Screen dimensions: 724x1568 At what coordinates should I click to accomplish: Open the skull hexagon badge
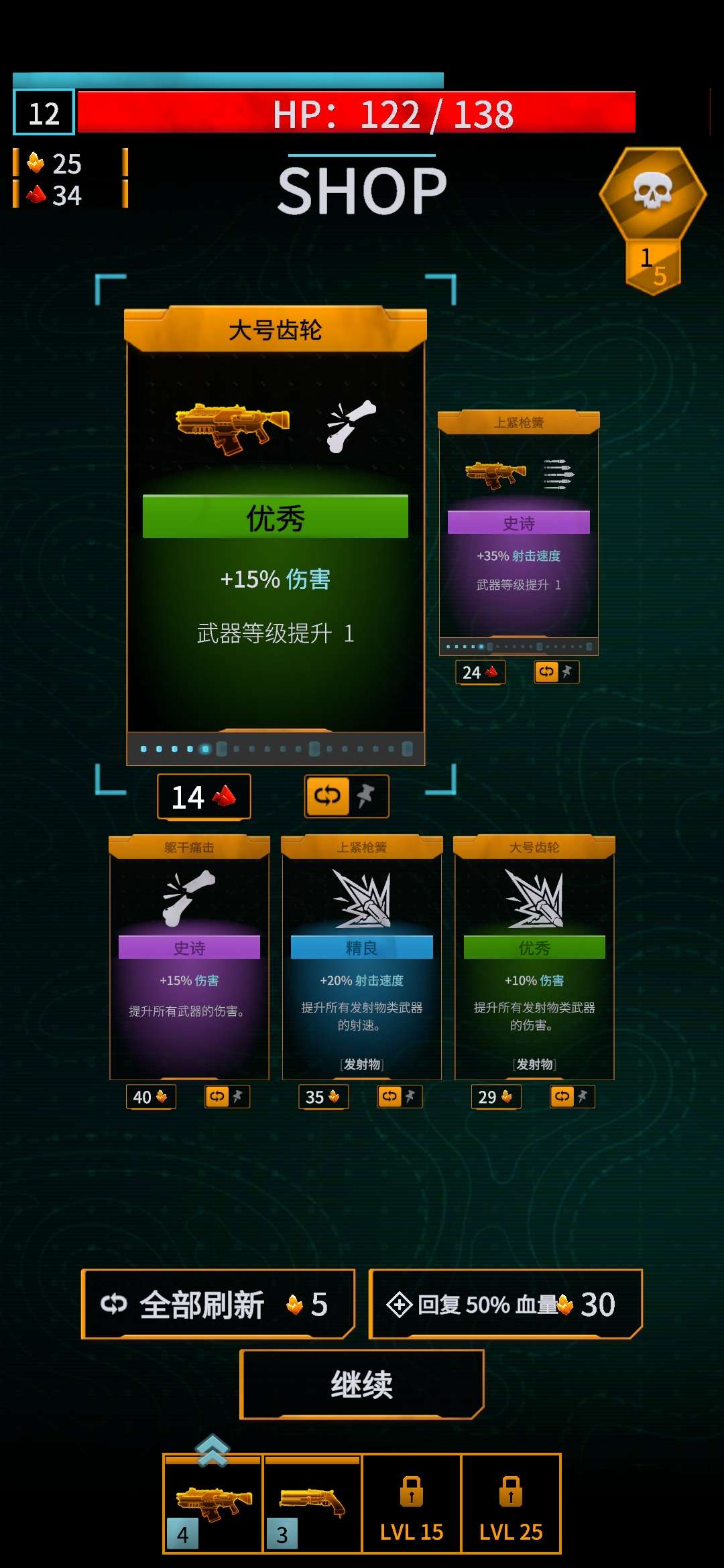coord(652,194)
